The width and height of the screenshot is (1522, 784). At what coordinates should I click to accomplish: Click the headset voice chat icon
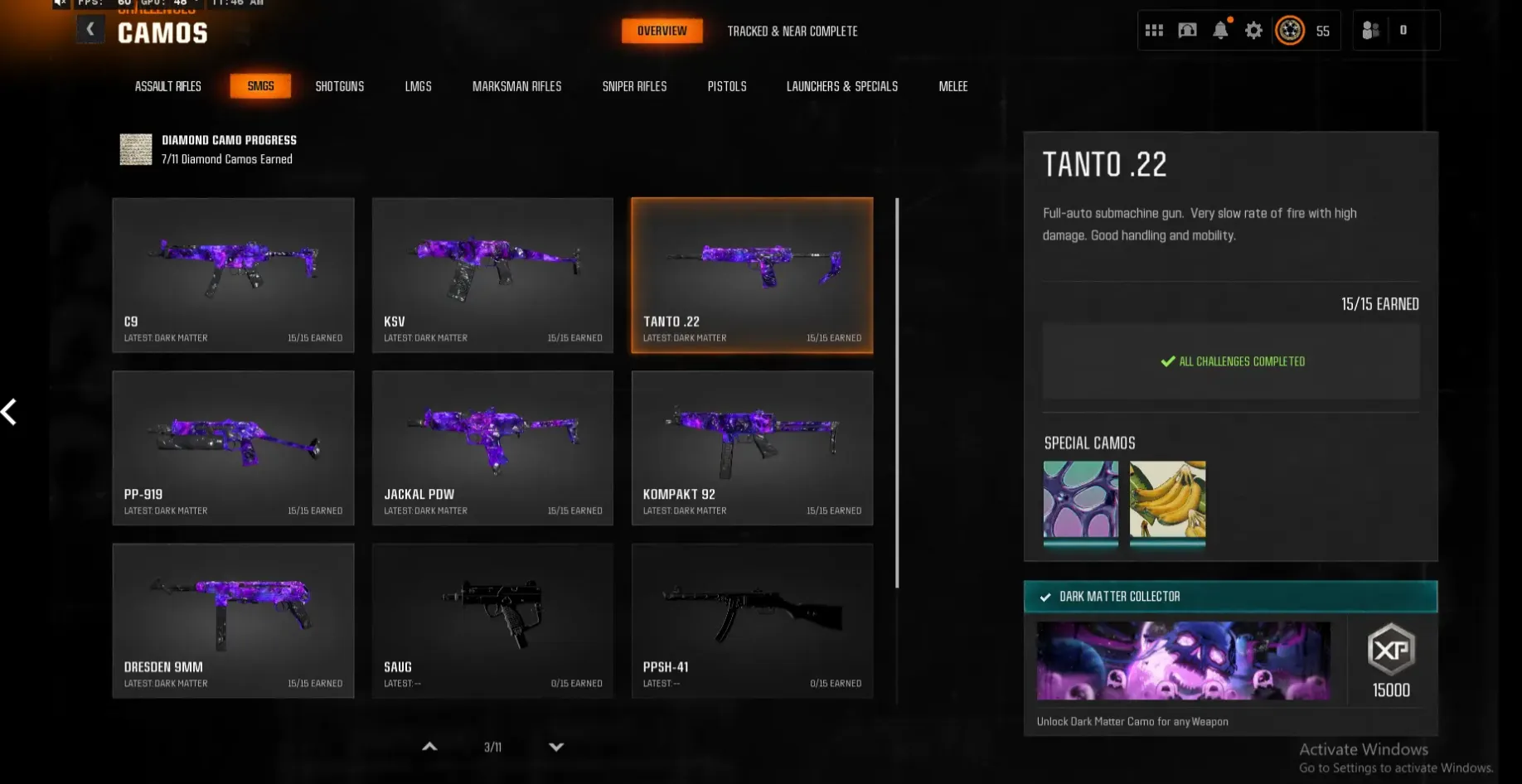click(1186, 30)
